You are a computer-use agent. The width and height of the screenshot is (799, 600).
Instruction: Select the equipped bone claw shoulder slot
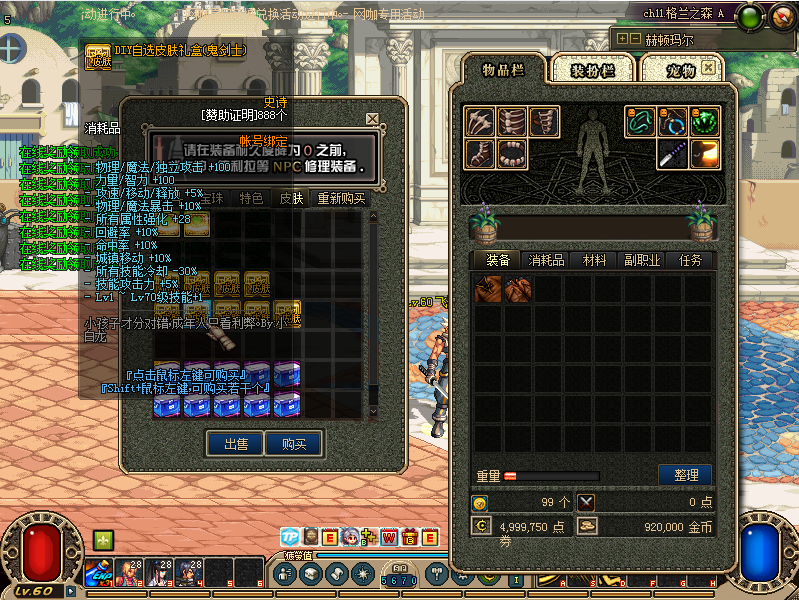[x=479, y=122]
